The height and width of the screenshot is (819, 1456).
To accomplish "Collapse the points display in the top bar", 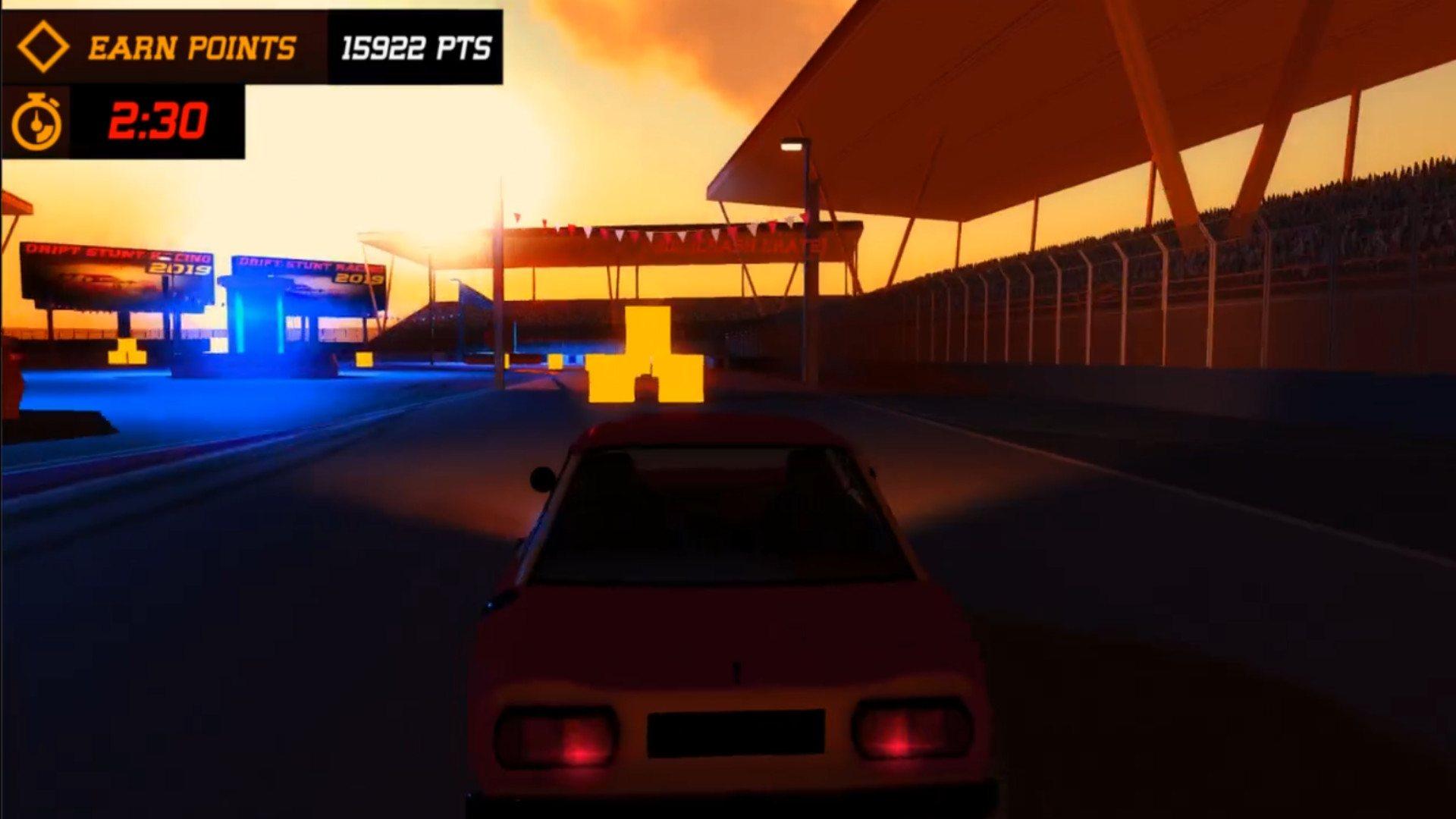I will tap(413, 47).
